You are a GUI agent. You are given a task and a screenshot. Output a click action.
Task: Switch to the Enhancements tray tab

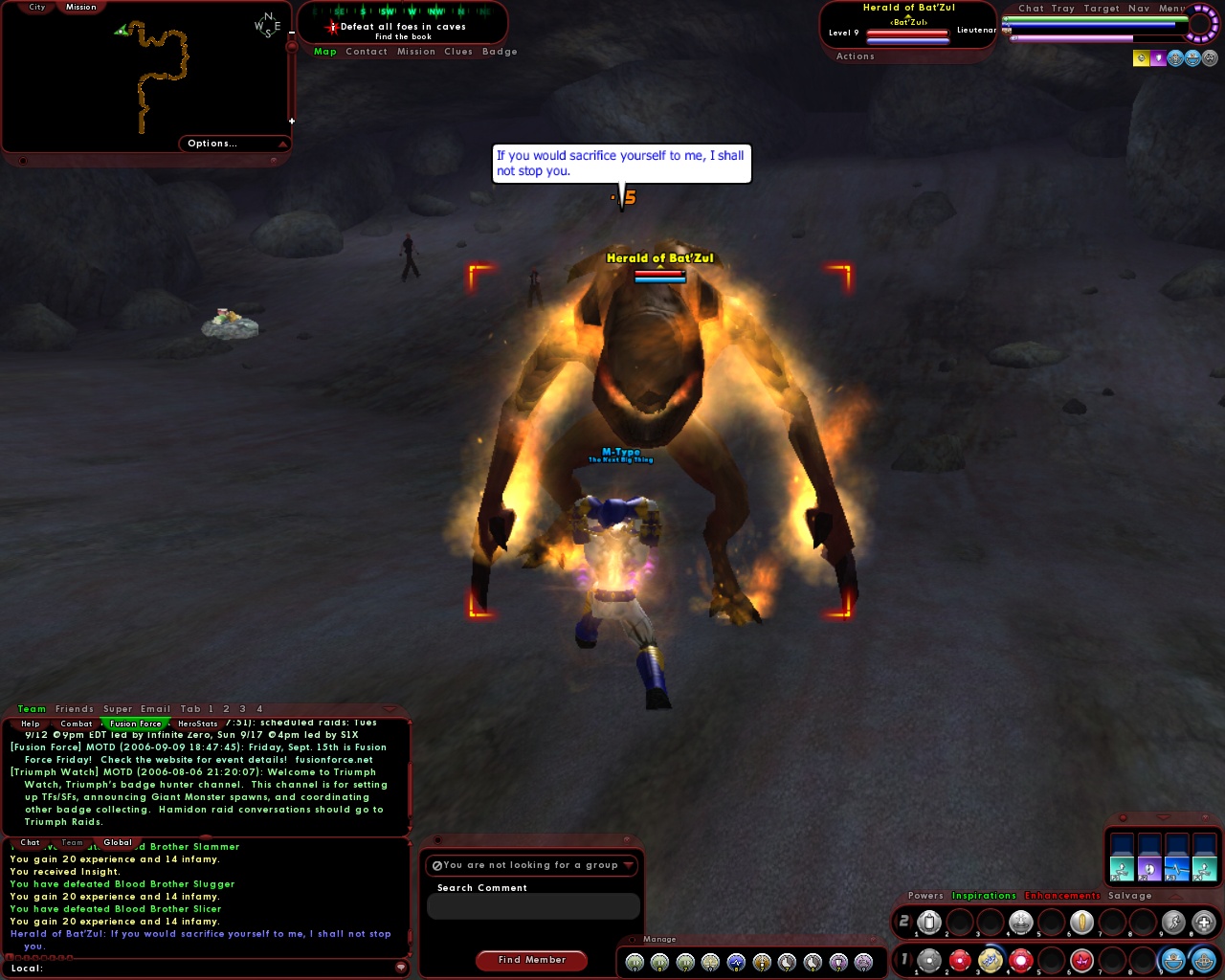coord(1062,895)
